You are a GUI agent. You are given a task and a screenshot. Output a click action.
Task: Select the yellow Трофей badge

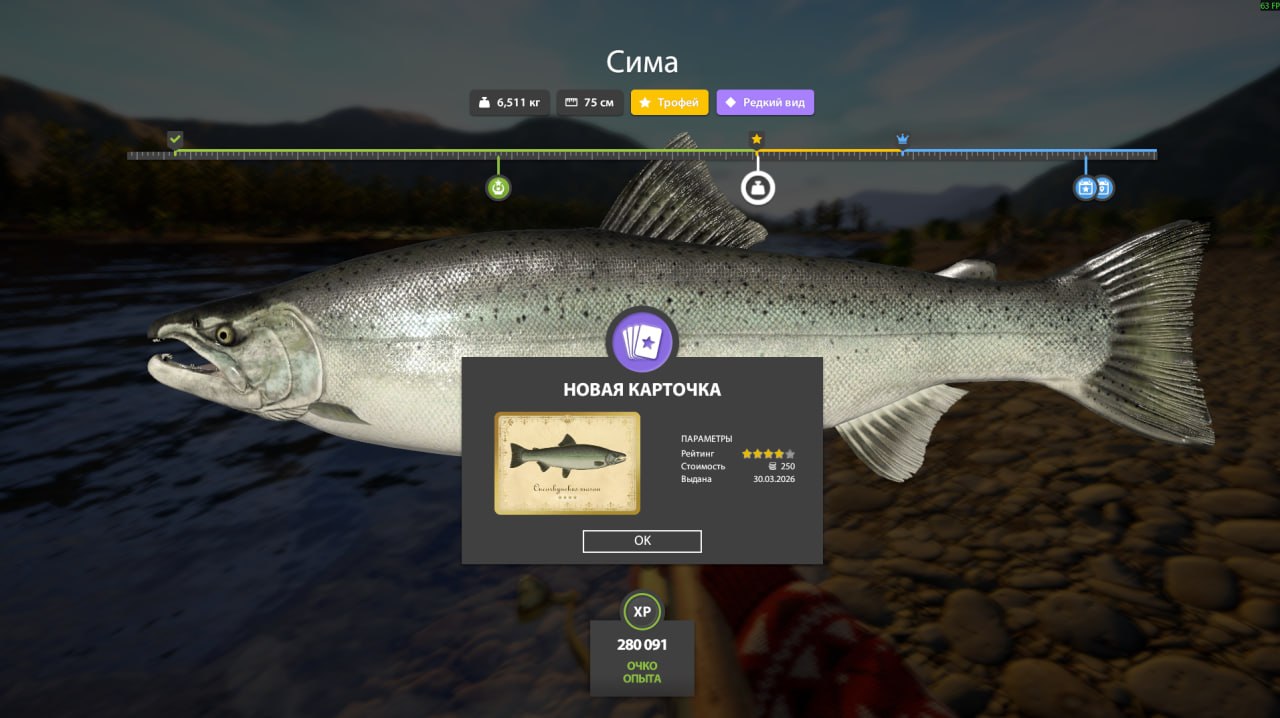coord(669,102)
